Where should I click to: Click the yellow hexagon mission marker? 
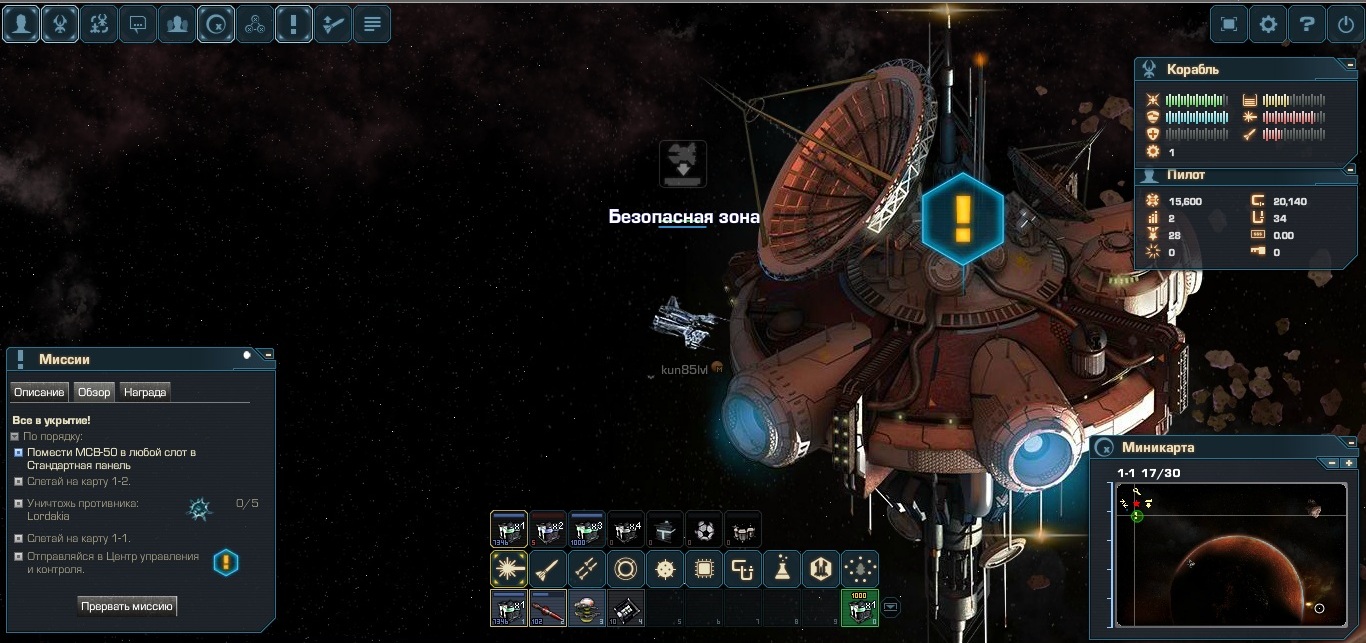962,218
